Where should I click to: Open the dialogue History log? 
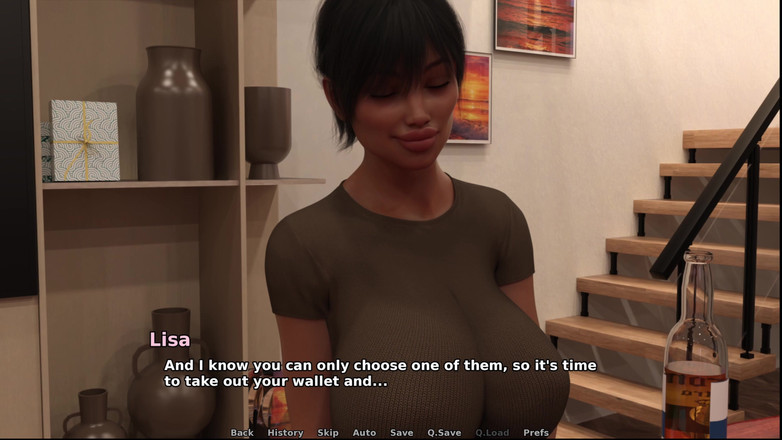[x=285, y=433]
